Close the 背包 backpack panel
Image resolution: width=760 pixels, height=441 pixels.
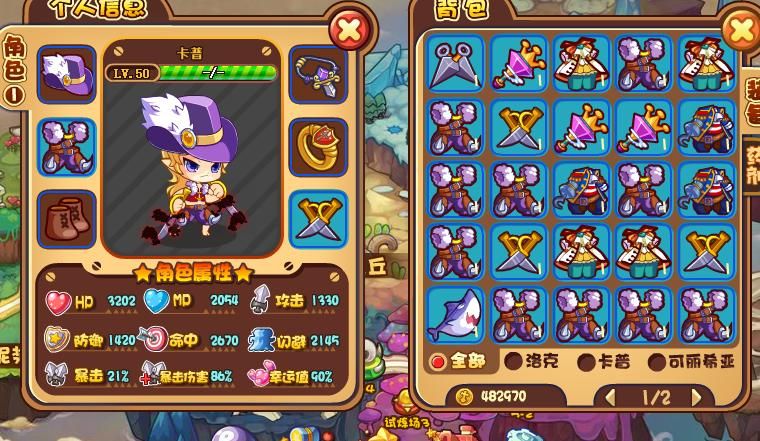click(x=741, y=30)
